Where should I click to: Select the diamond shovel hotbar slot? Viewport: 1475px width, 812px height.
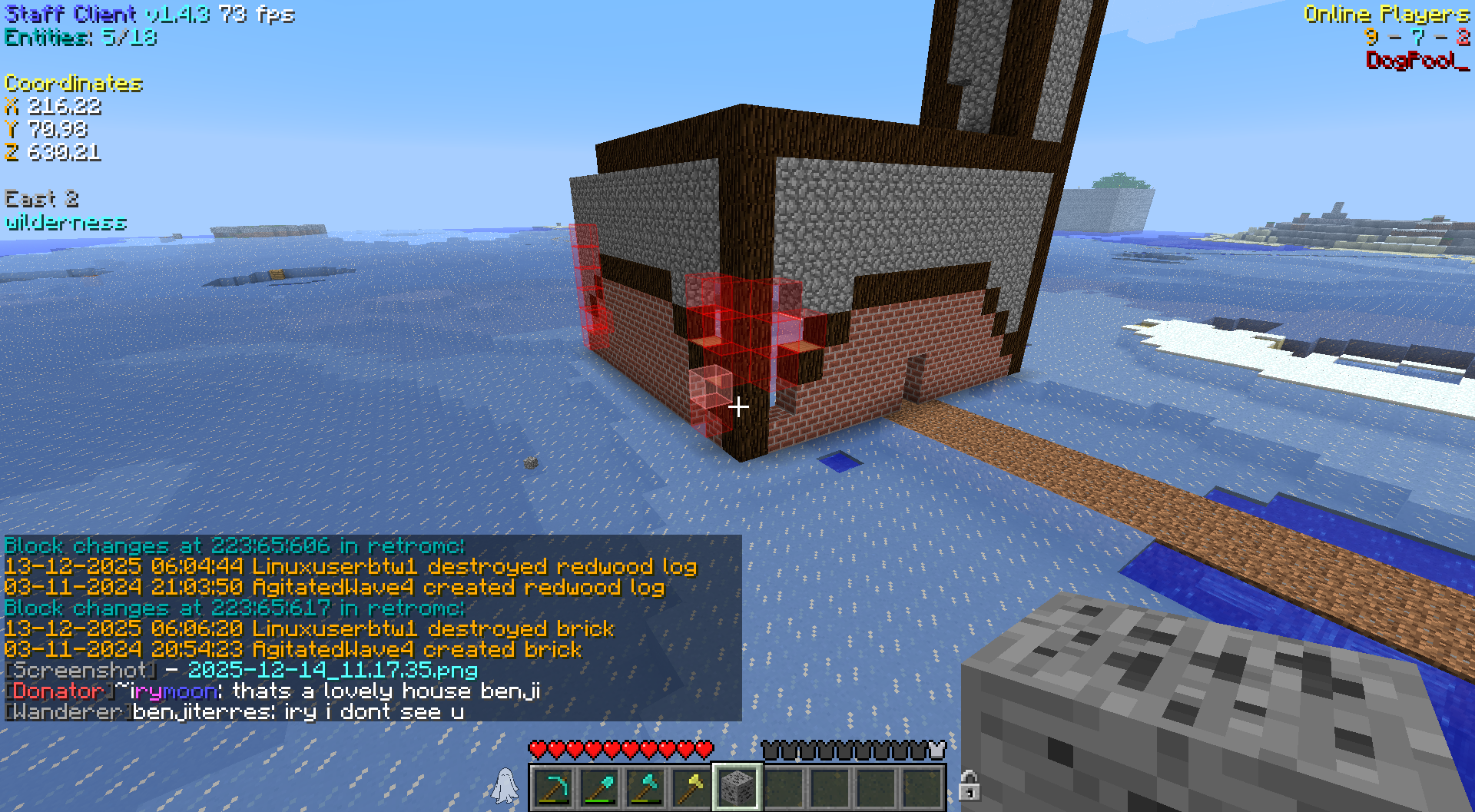[x=599, y=787]
